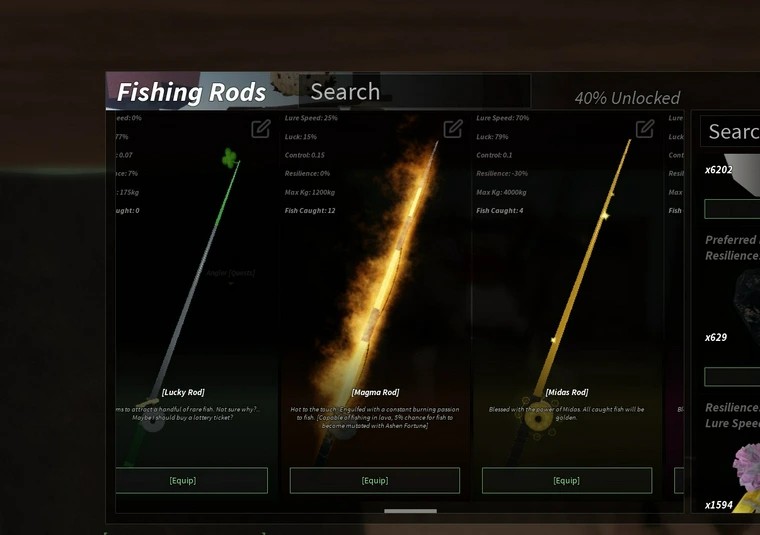Equip the Magma Rod
This screenshot has width=760, height=535.
[x=375, y=480]
